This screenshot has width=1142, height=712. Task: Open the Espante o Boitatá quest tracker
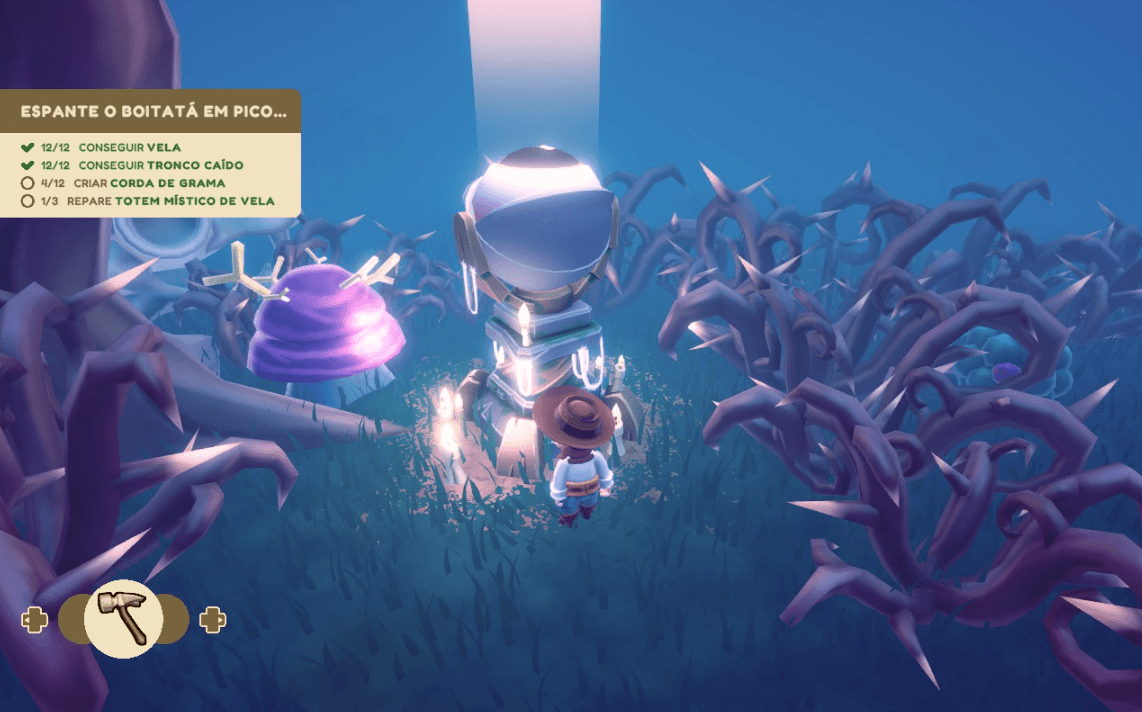coord(152,112)
